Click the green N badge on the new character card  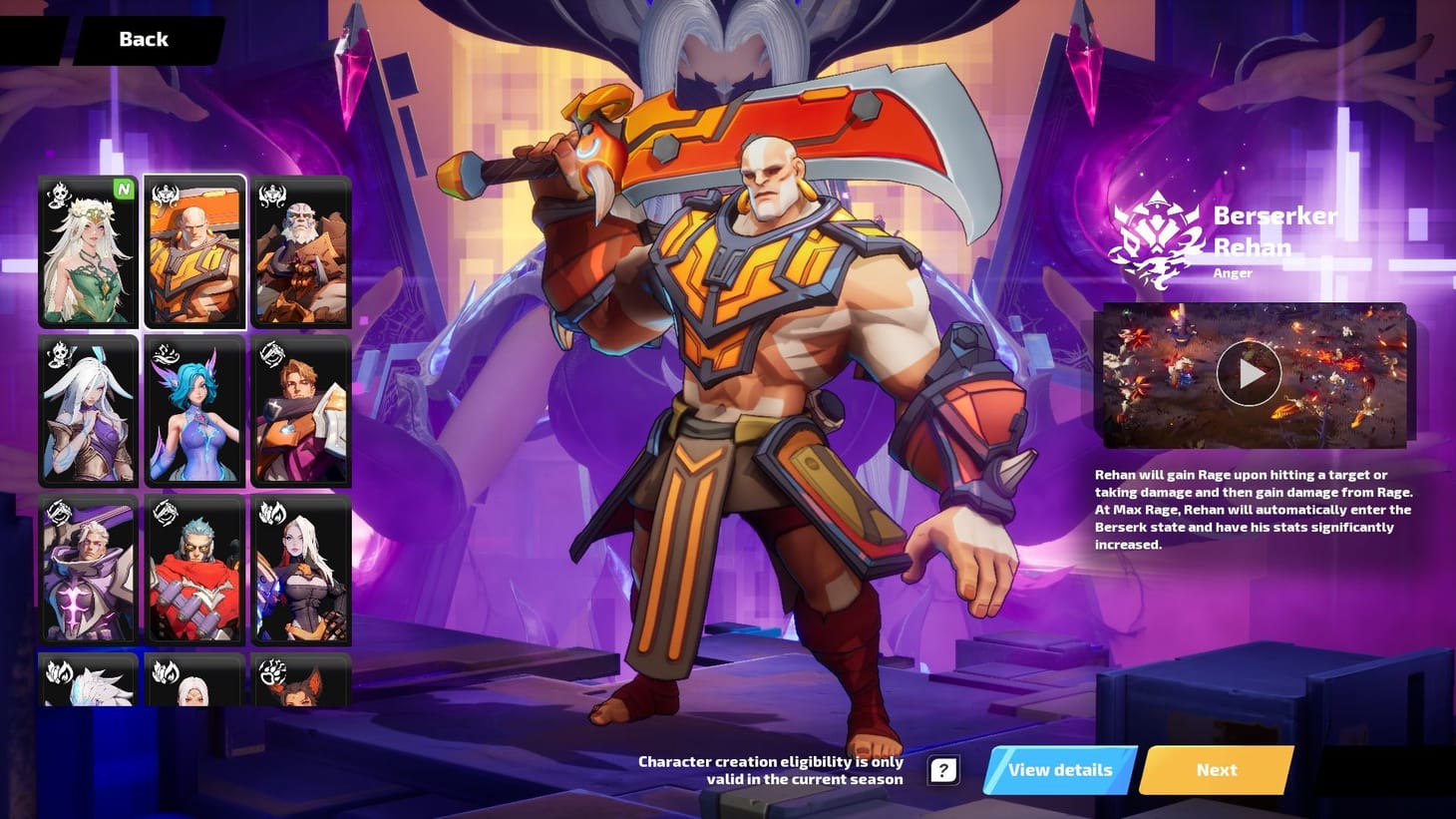click(x=124, y=190)
